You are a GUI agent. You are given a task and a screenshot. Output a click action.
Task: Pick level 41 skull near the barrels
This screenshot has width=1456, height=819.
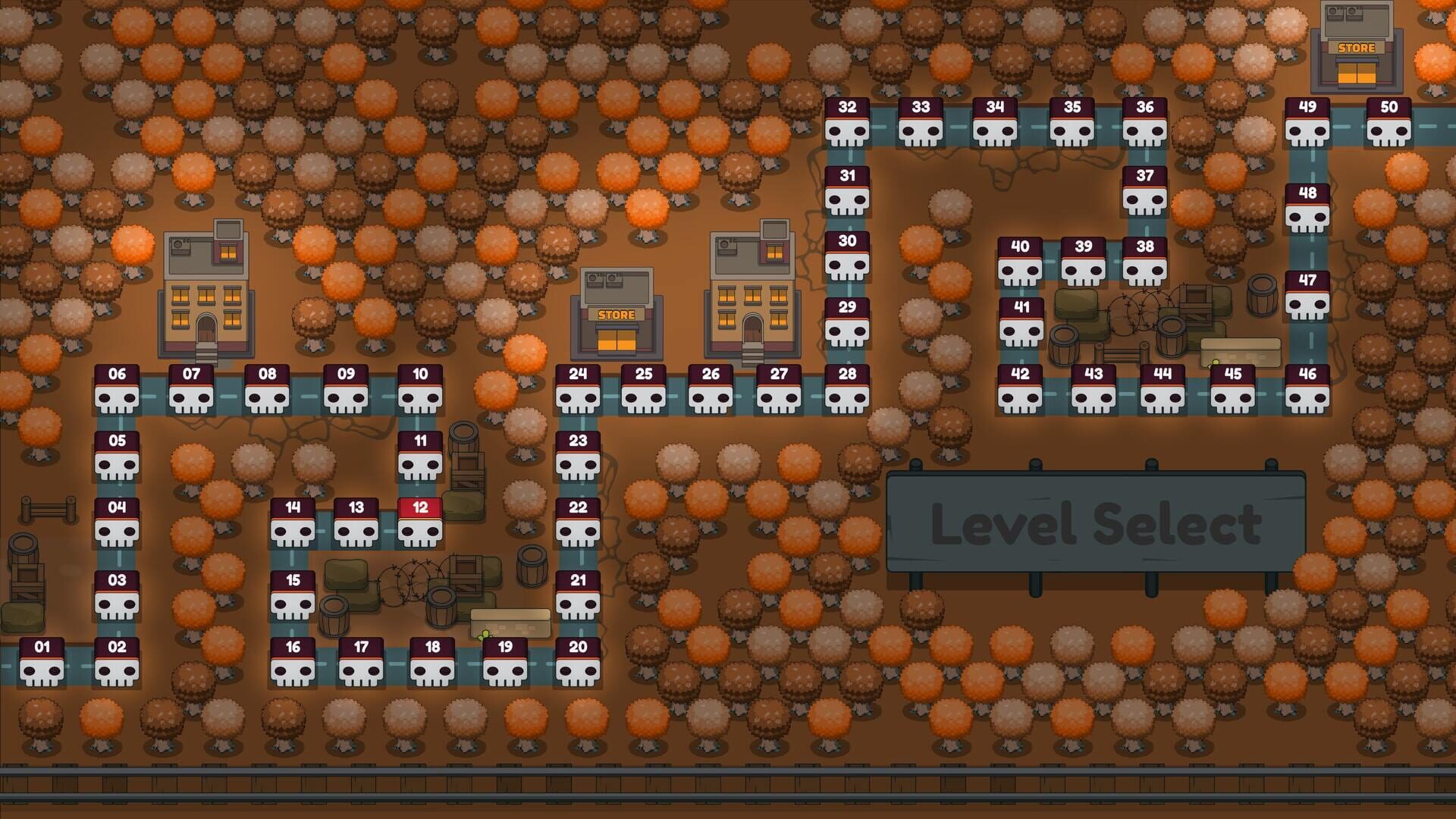pyautogui.click(x=1020, y=325)
